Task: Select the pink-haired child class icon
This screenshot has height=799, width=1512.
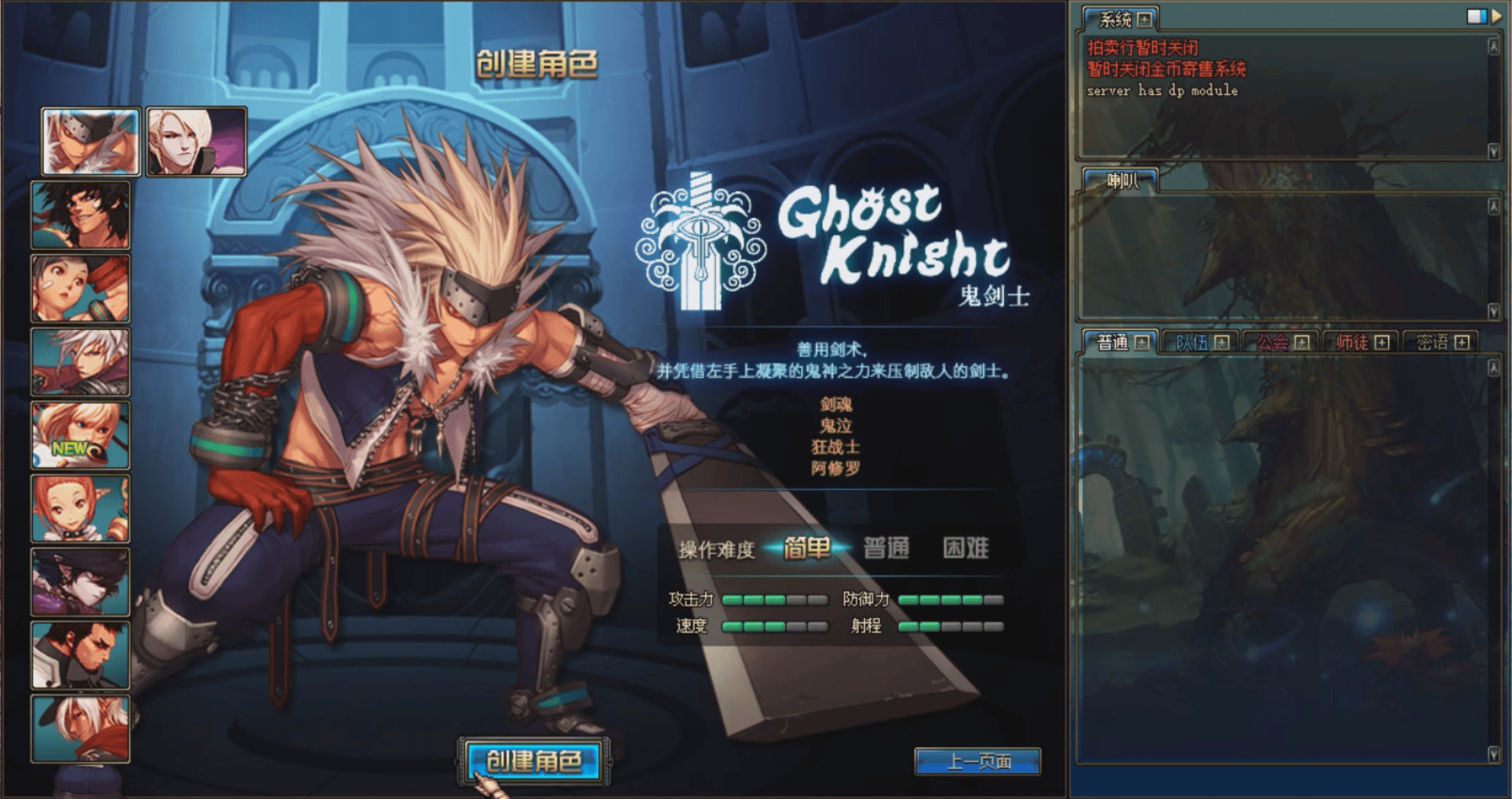Action: 80,507
